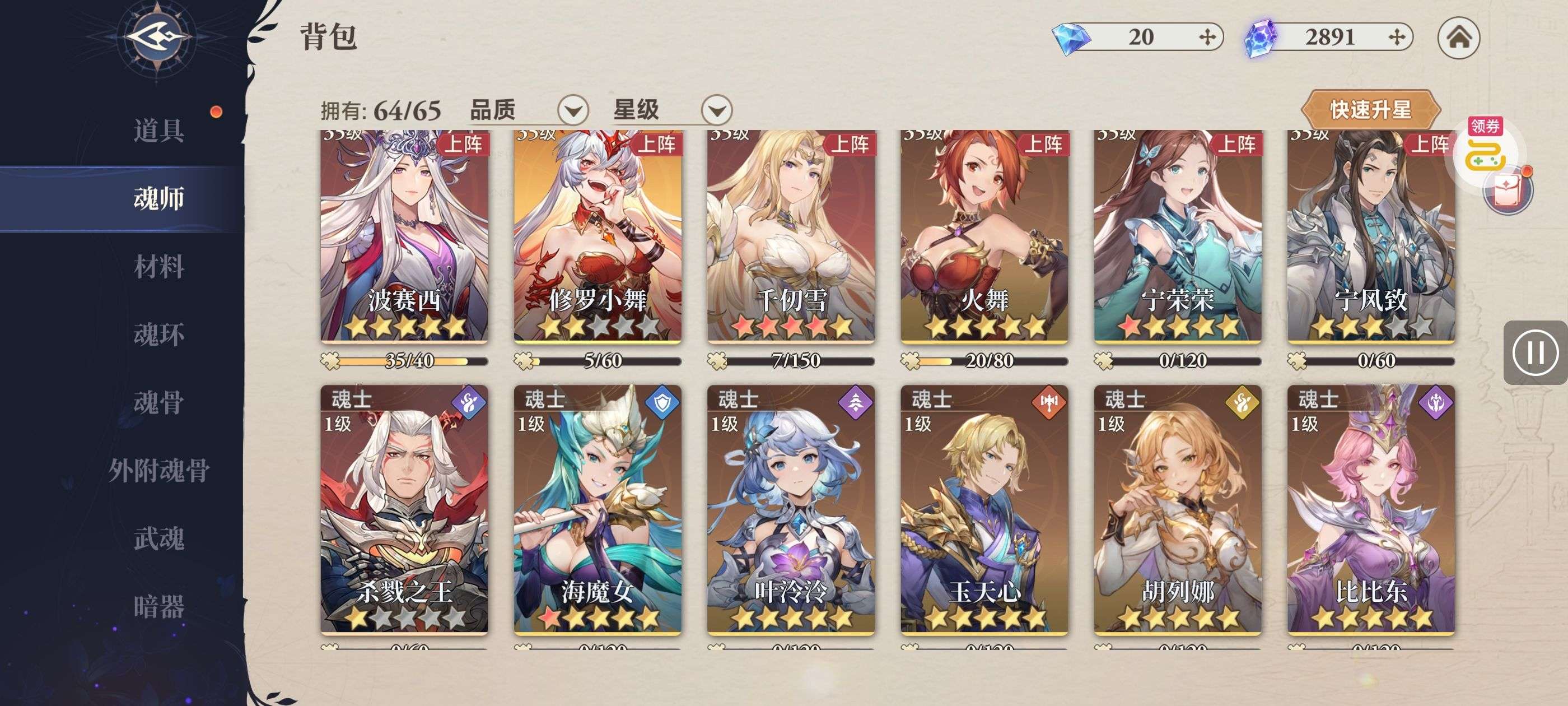Viewport: 1568px width, 706px height.
Task: Return to the home screen
Action: (x=1458, y=38)
